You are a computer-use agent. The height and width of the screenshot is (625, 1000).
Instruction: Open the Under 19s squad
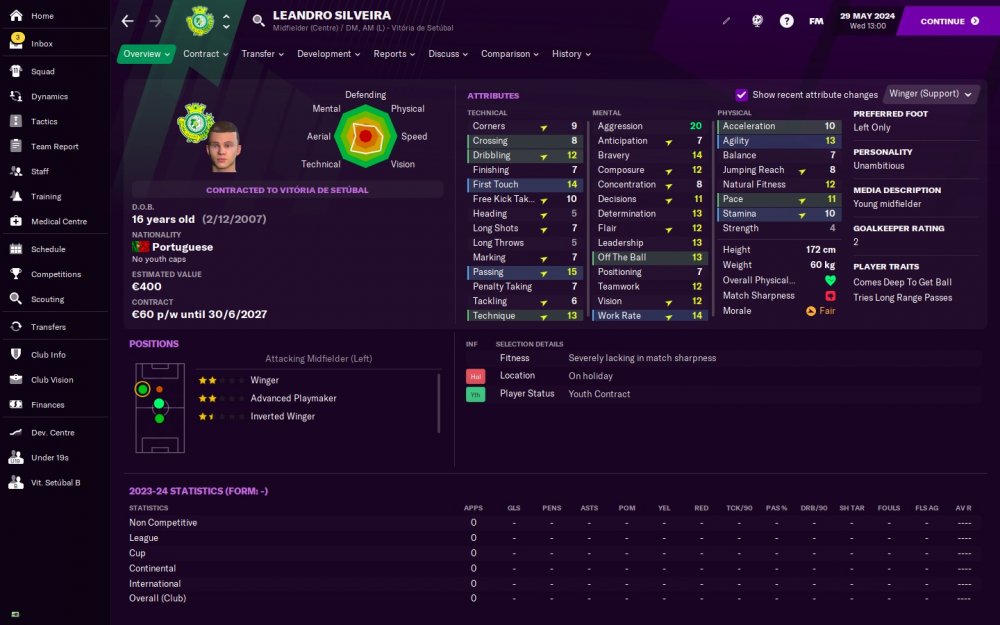[49, 458]
